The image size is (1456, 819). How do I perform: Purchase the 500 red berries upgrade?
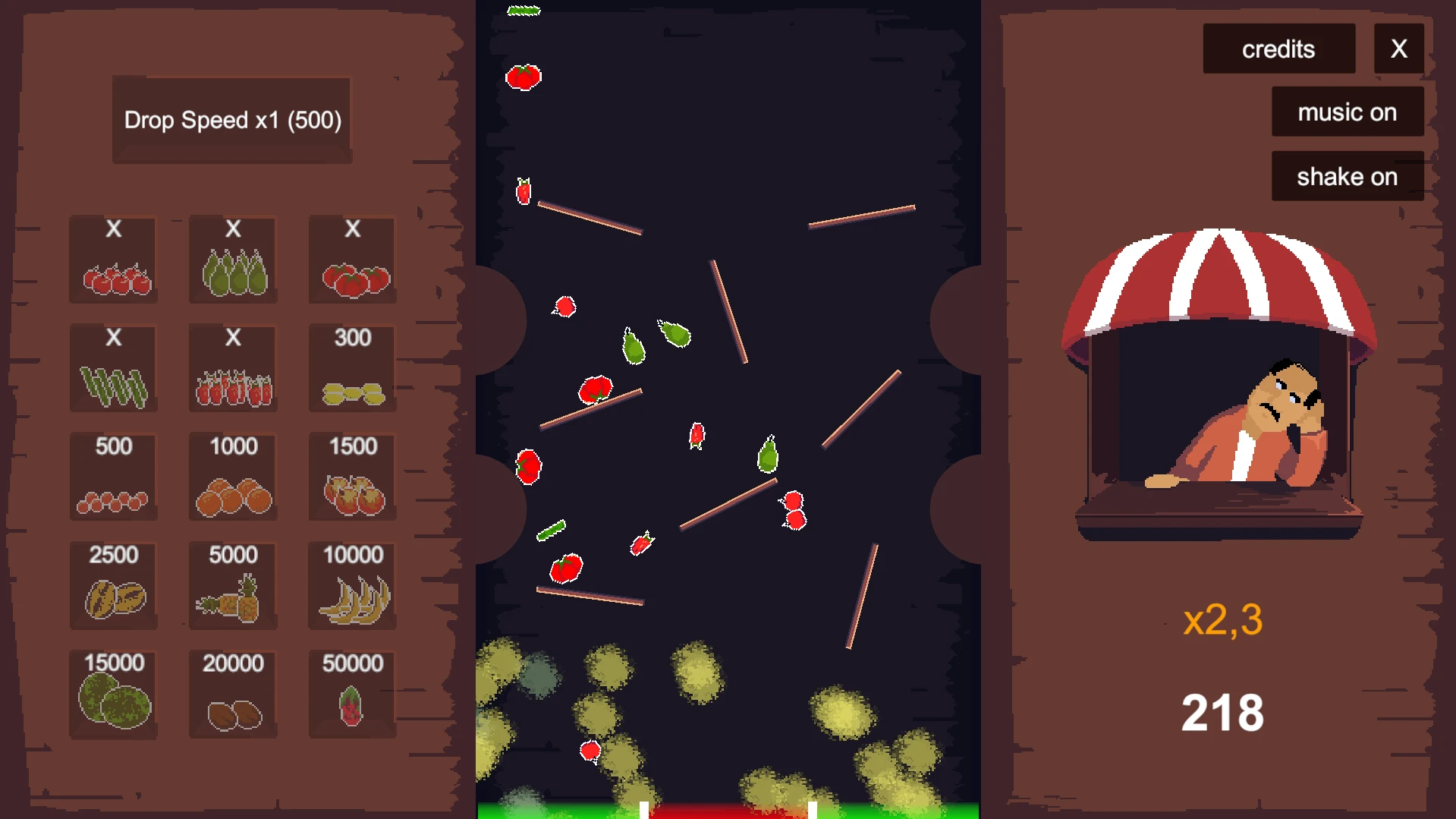coord(114,477)
